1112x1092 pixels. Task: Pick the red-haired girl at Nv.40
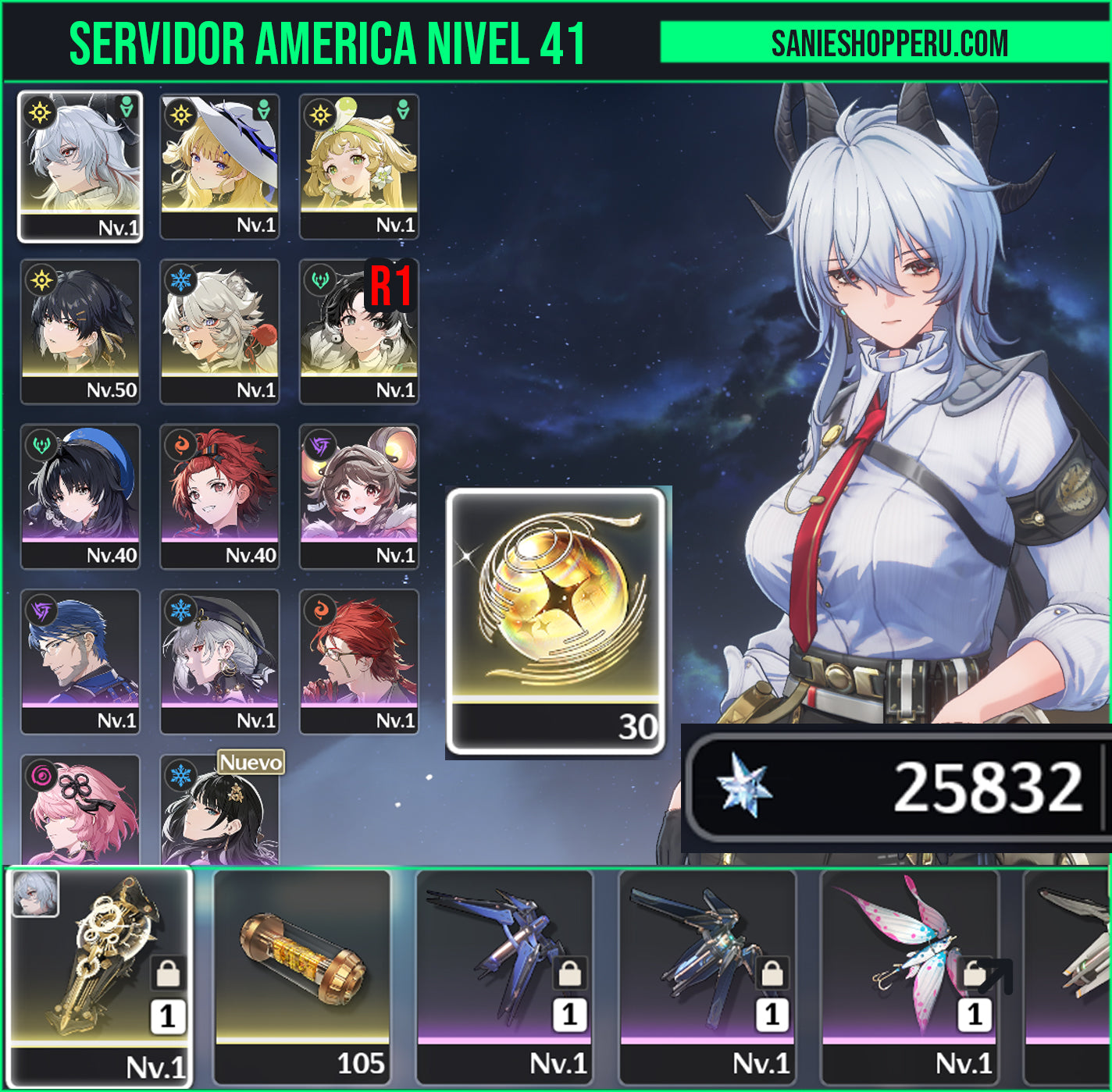tap(219, 496)
